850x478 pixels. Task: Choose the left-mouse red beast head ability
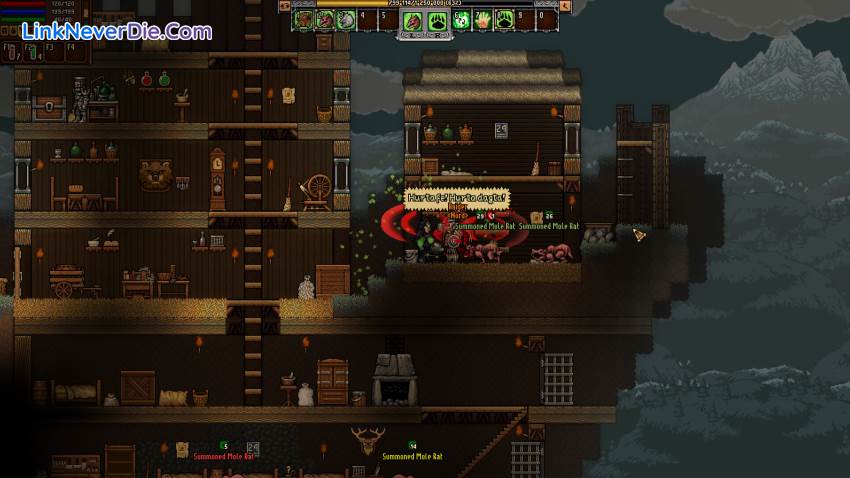413,20
